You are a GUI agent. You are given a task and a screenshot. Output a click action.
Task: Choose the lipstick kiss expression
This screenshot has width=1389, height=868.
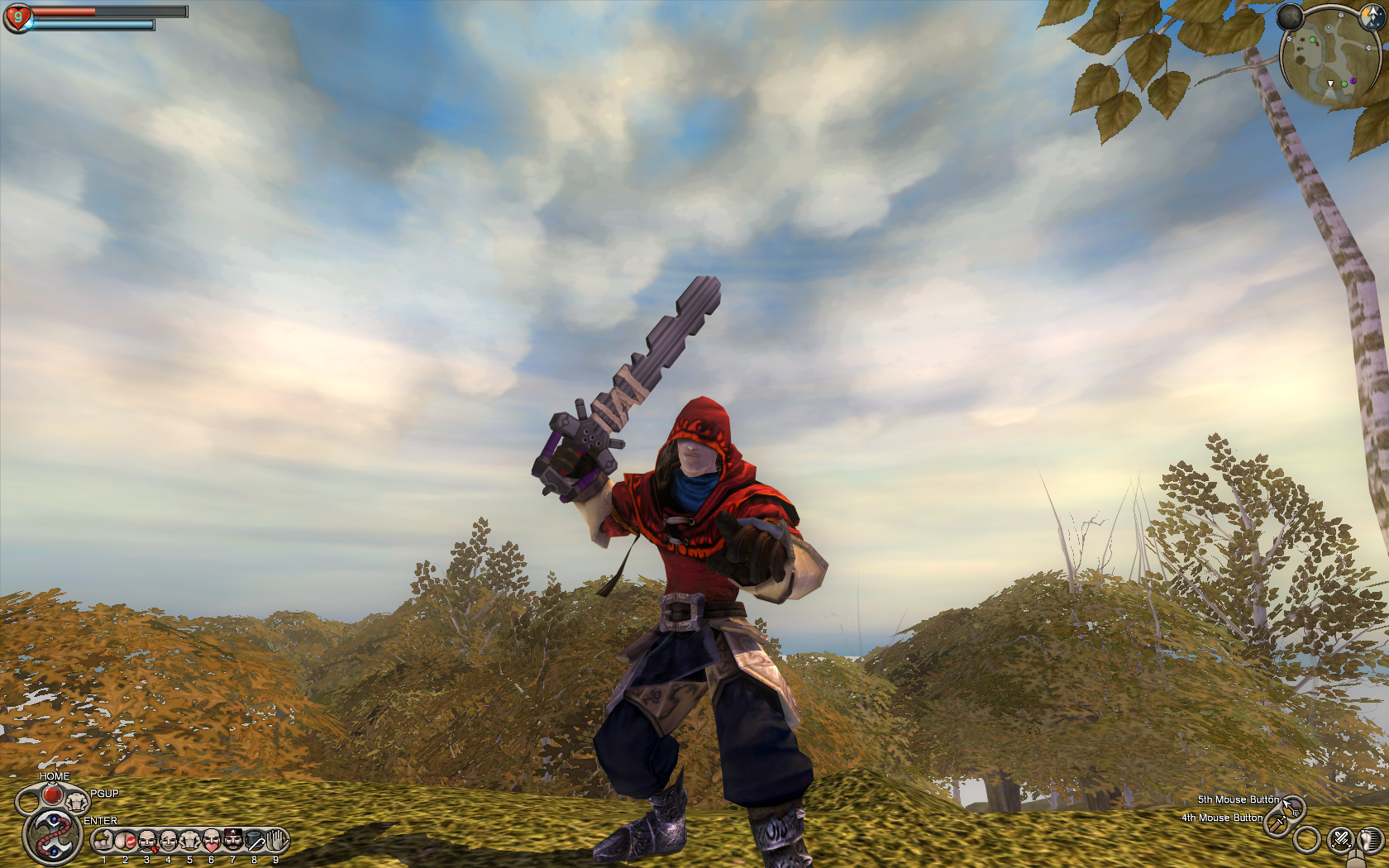coord(126,842)
